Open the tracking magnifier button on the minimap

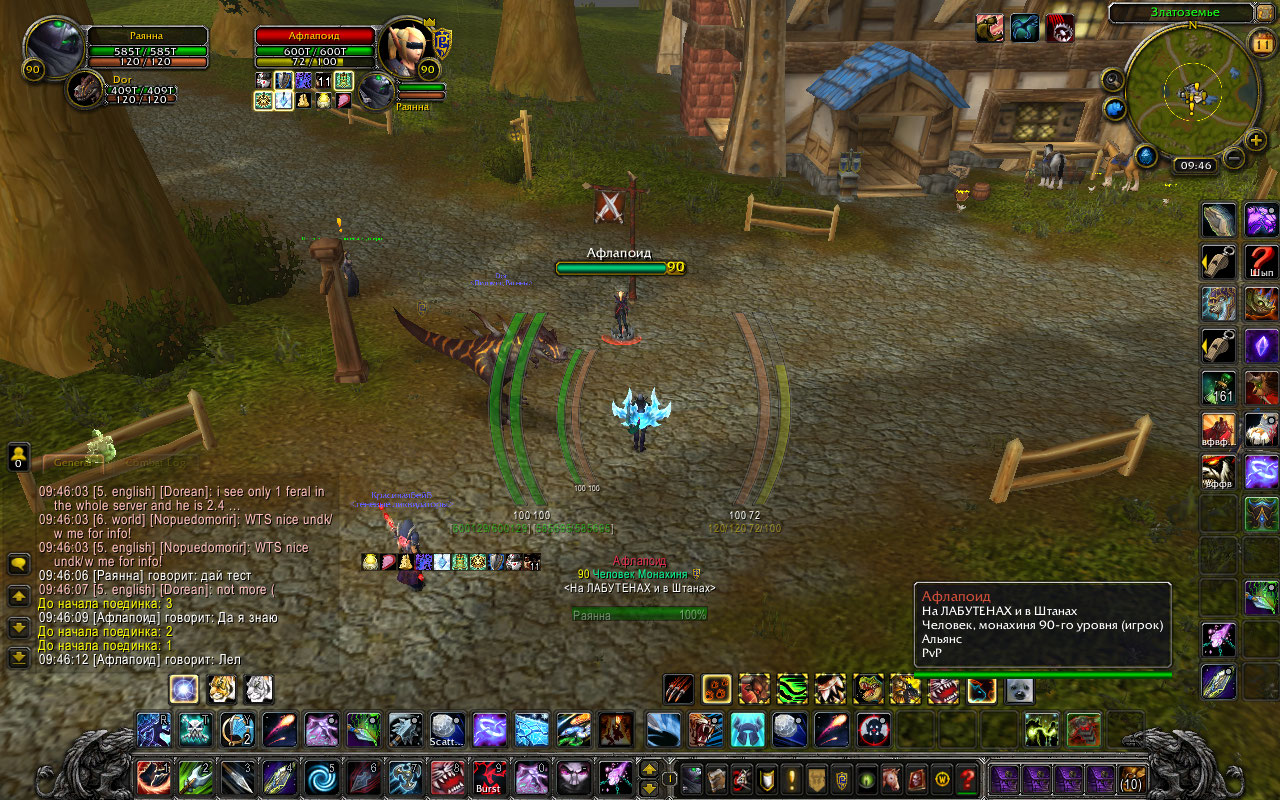point(1112,79)
